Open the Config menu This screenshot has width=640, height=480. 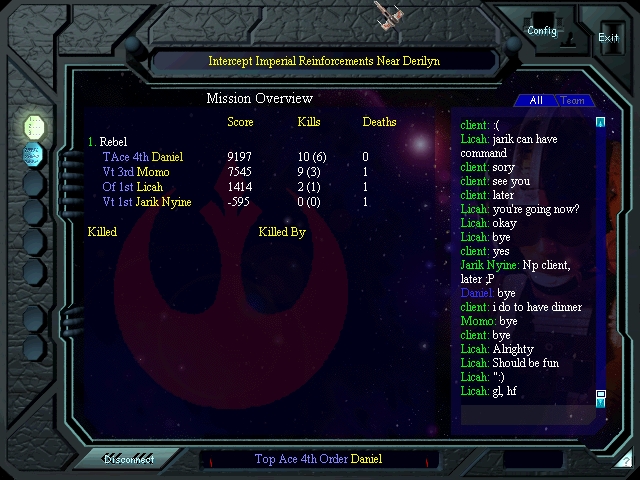[x=542, y=30]
